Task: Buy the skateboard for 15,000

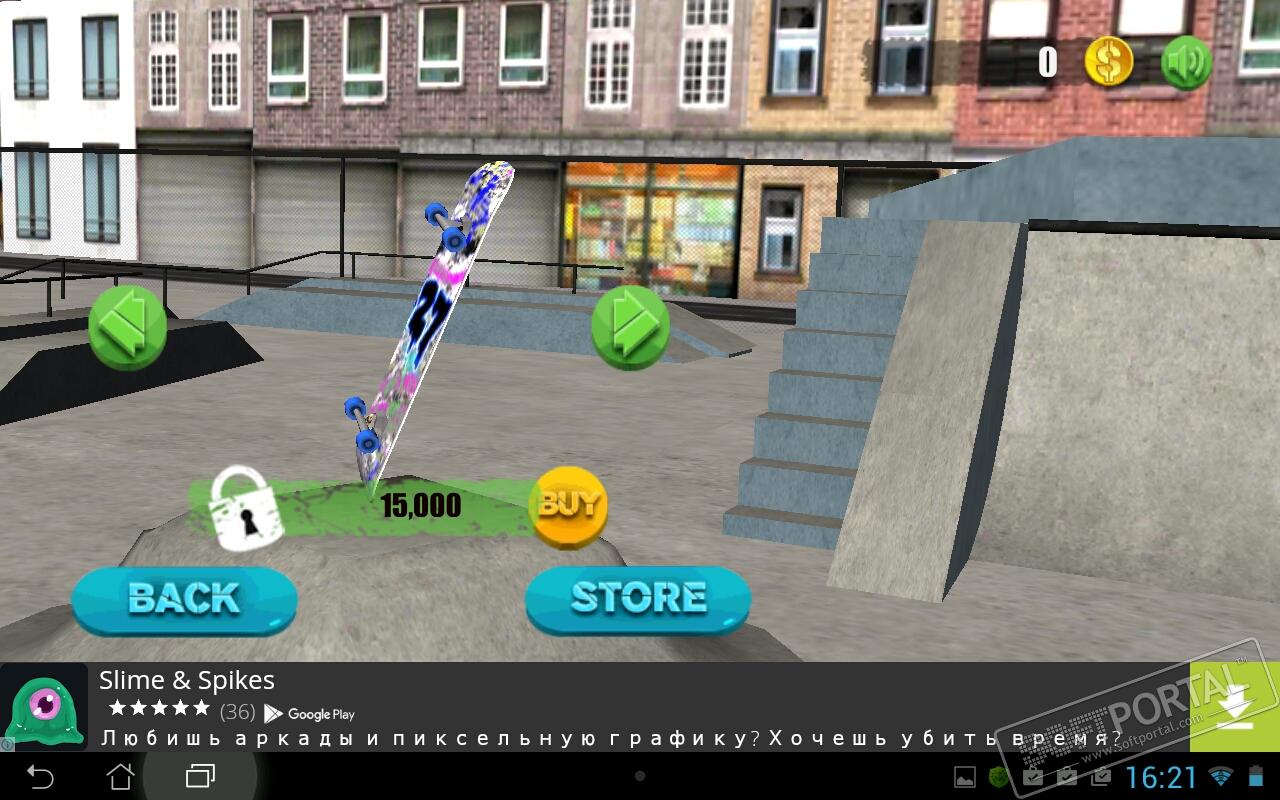Action: [568, 506]
